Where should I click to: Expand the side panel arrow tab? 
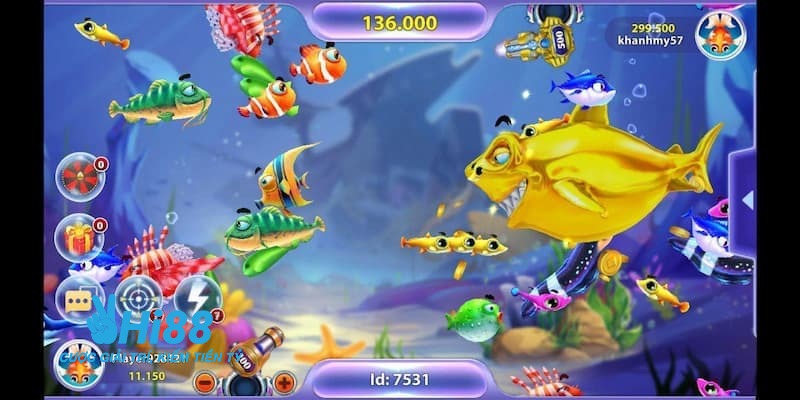point(746,200)
